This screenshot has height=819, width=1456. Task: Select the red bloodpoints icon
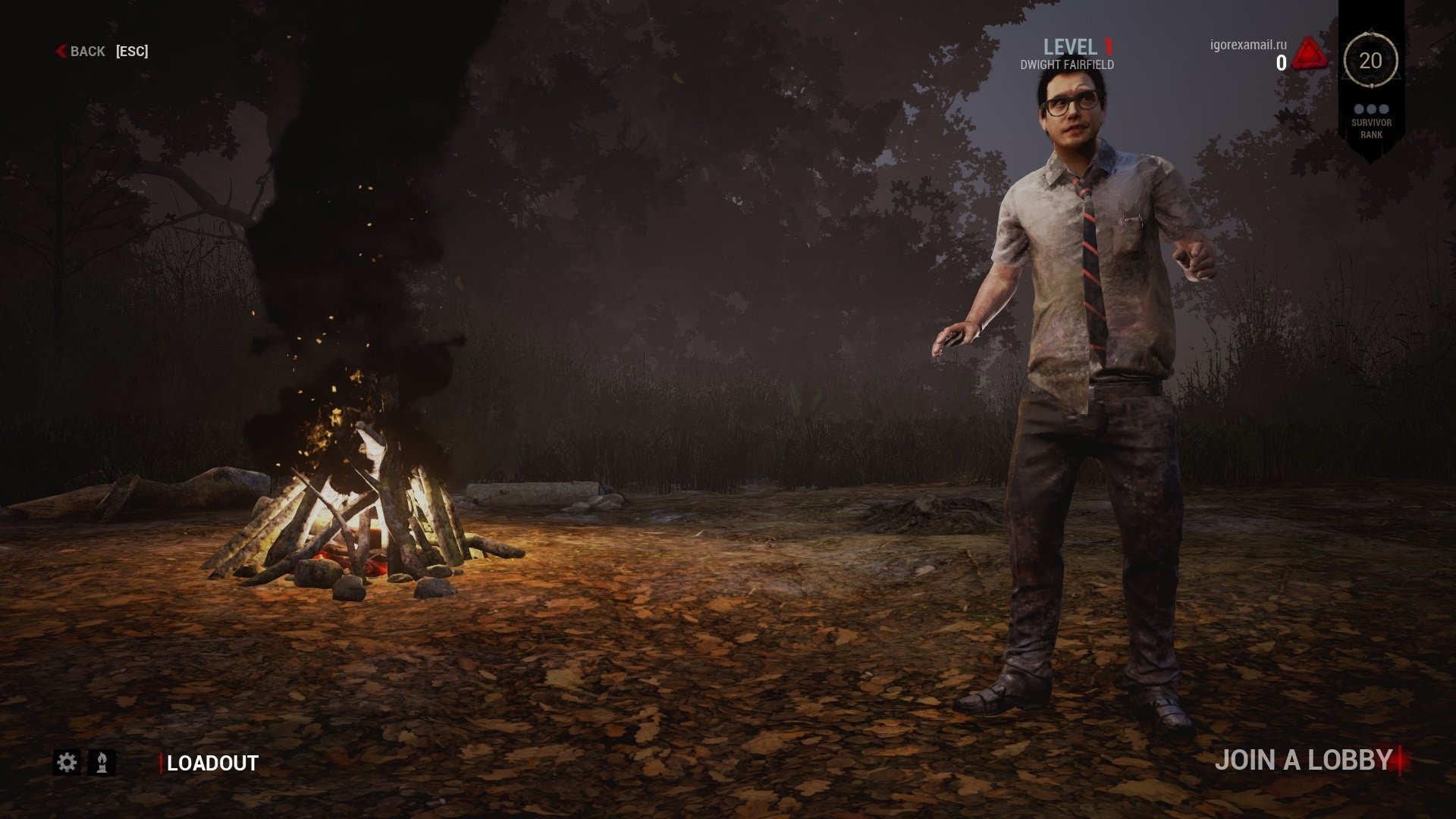click(x=1310, y=55)
